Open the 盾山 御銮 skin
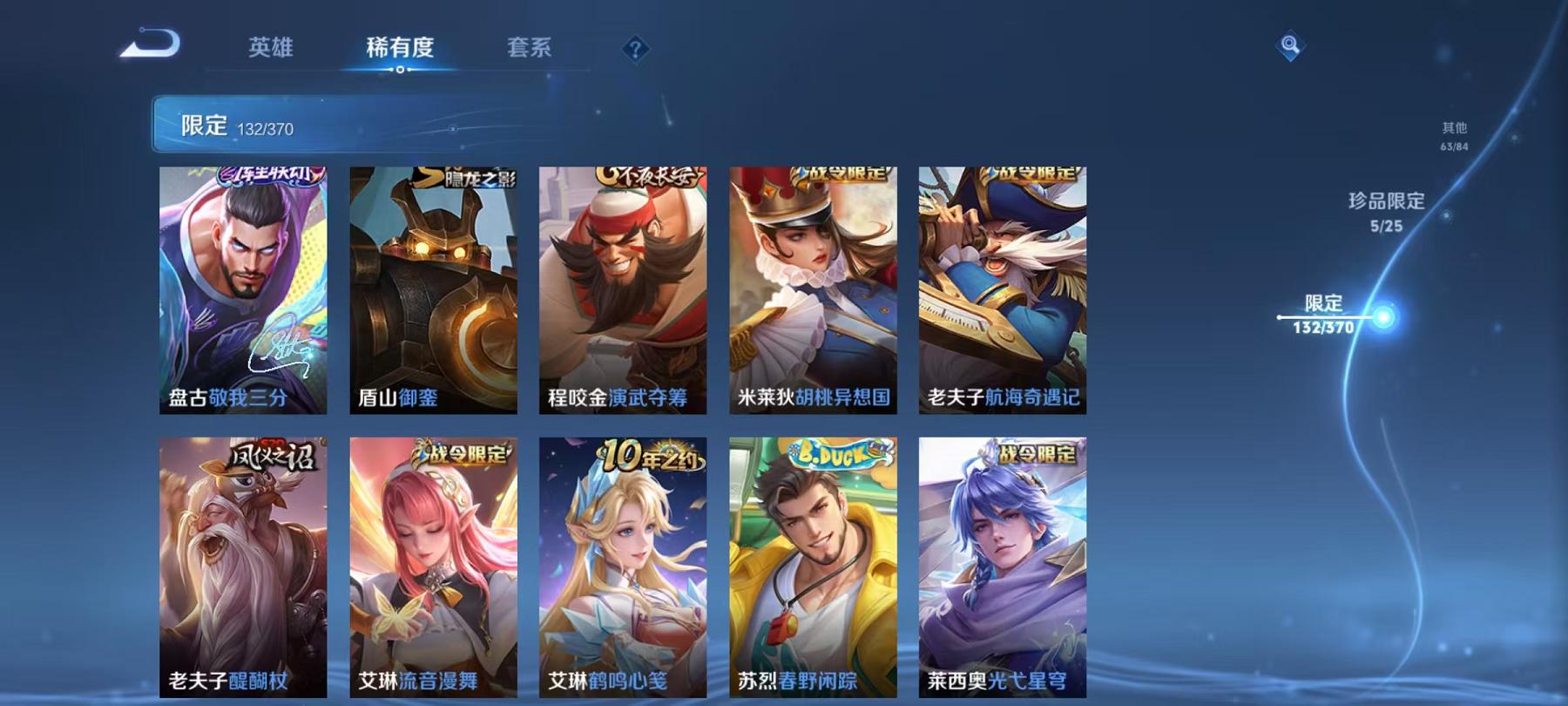The width and height of the screenshot is (1568, 706). click(x=435, y=288)
